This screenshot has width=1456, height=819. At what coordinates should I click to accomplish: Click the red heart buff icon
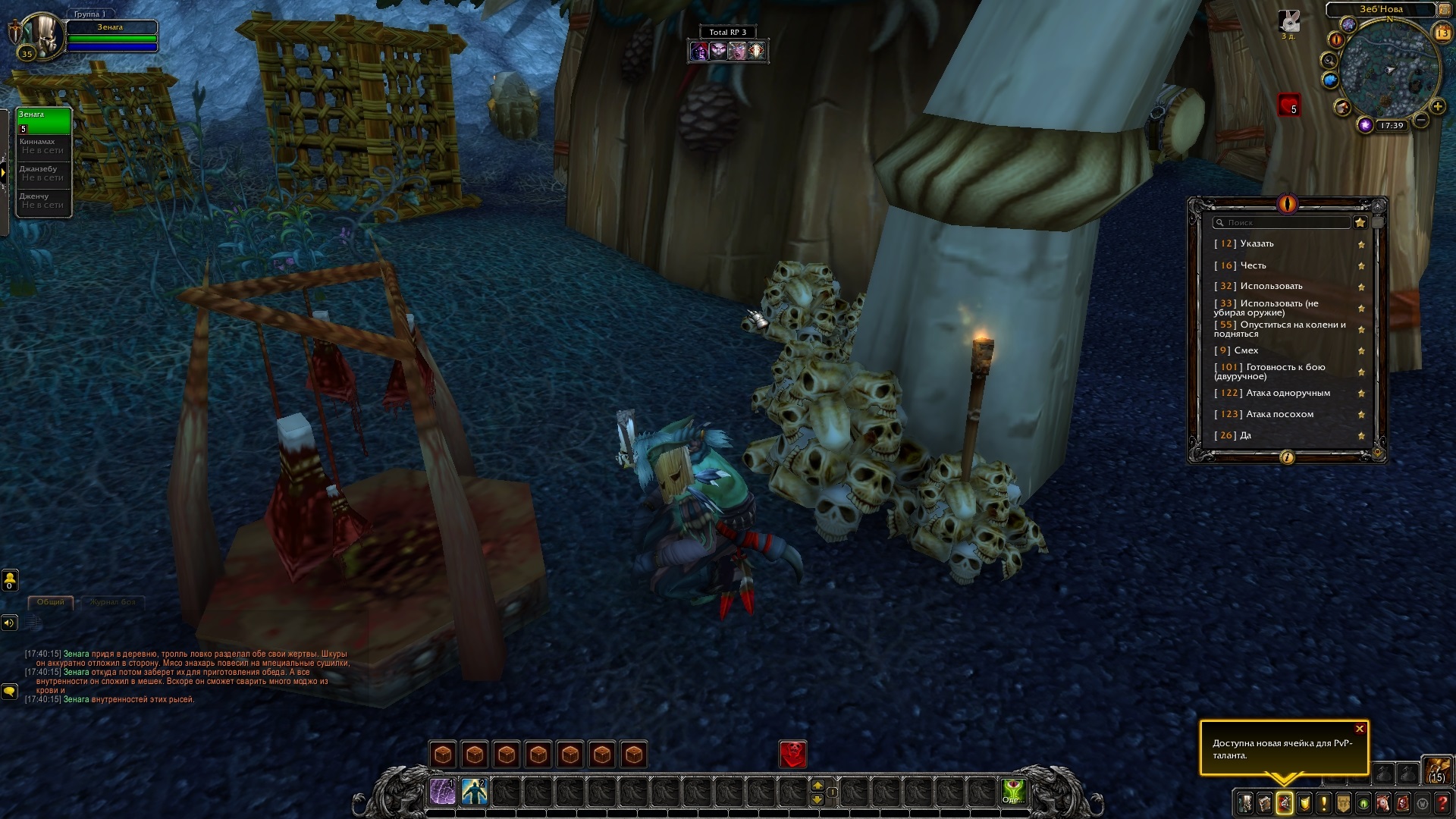(1288, 105)
